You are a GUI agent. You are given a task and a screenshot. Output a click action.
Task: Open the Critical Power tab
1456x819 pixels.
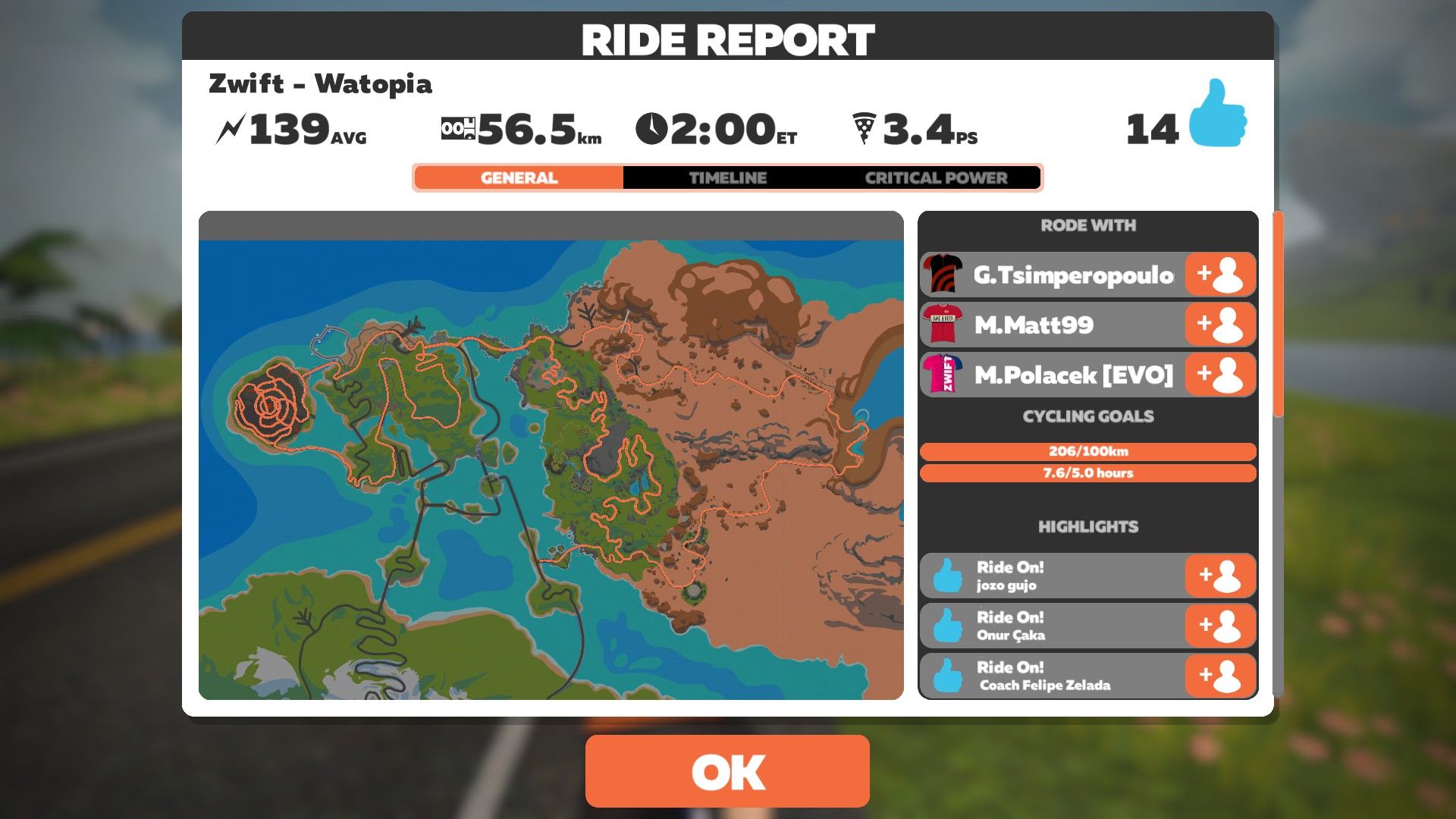[x=936, y=178]
